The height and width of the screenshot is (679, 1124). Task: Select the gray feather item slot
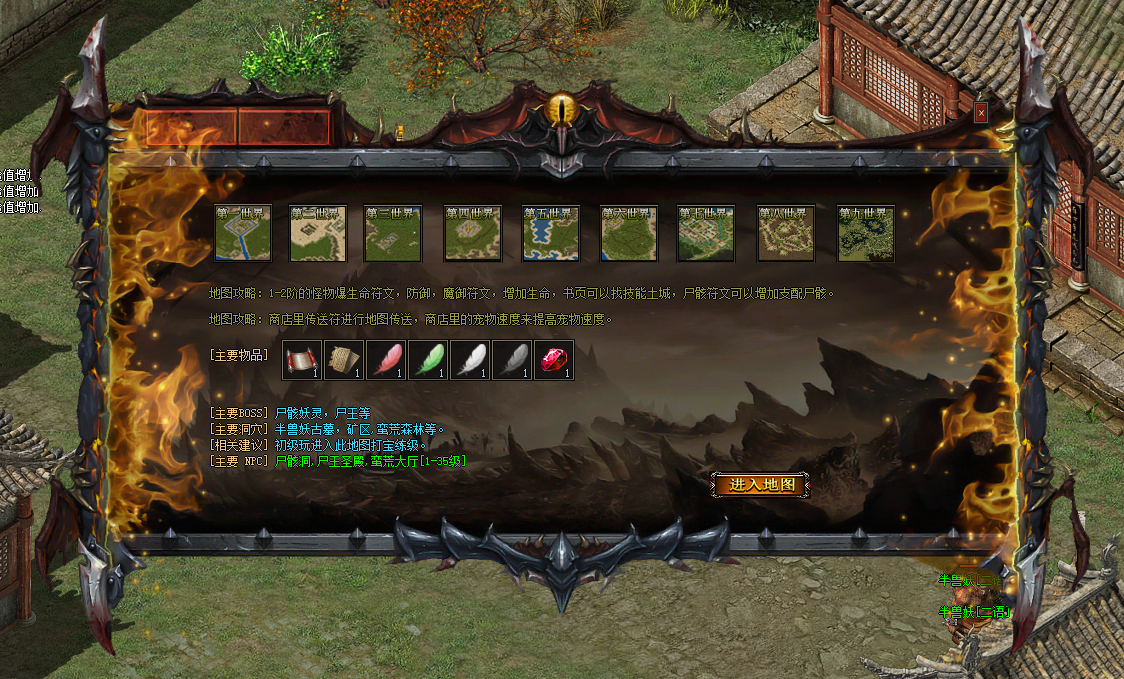(513, 360)
